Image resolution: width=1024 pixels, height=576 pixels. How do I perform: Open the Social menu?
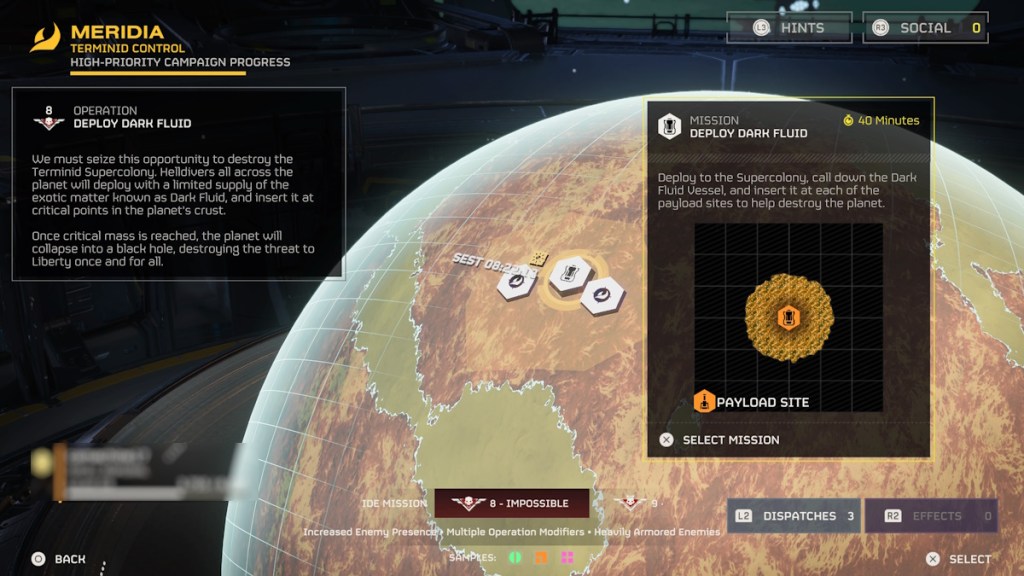click(x=925, y=28)
